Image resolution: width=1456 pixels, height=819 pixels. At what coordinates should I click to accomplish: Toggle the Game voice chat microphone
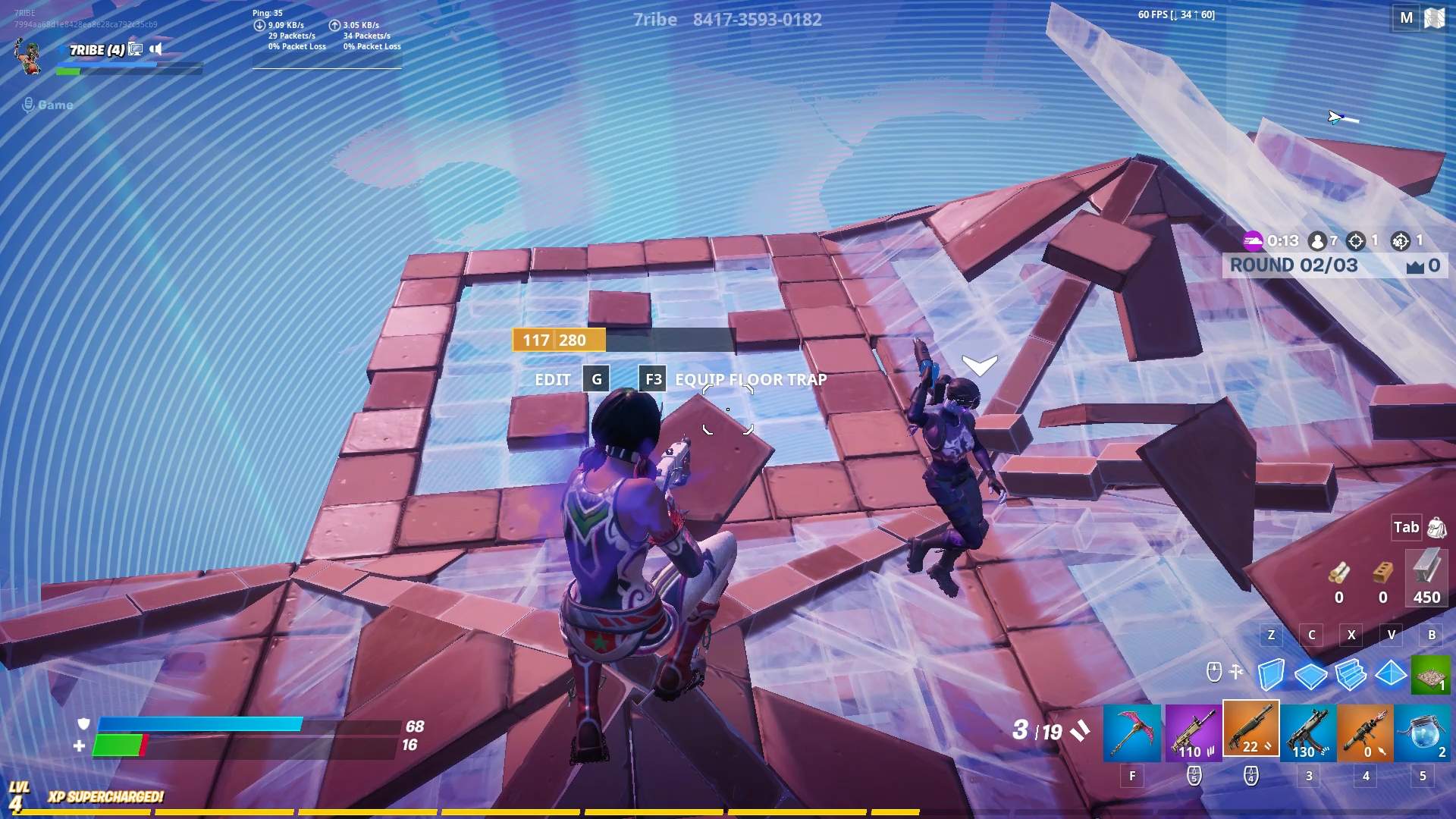(x=28, y=105)
